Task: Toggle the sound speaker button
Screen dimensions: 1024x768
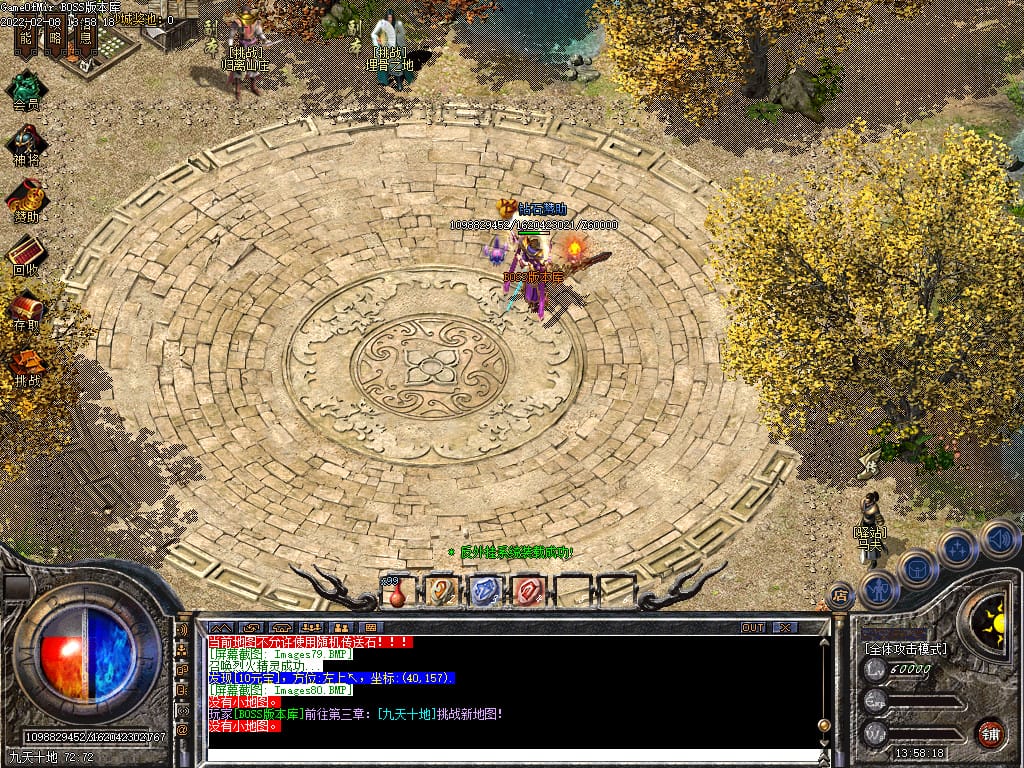Action: click(x=998, y=540)
